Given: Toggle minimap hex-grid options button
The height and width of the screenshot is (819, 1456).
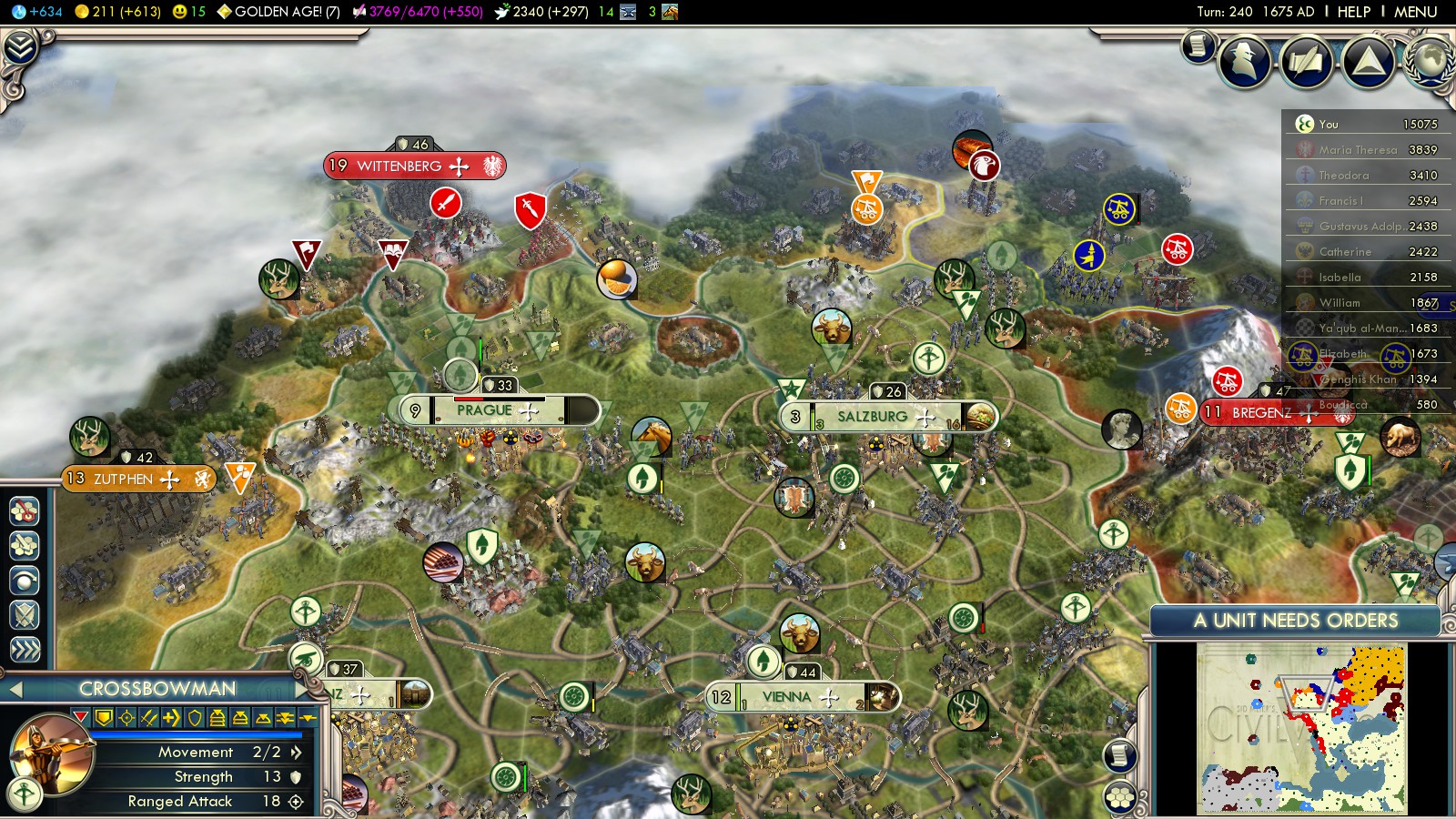Looking at the screenshot, I should click(x=1120, y=797).
